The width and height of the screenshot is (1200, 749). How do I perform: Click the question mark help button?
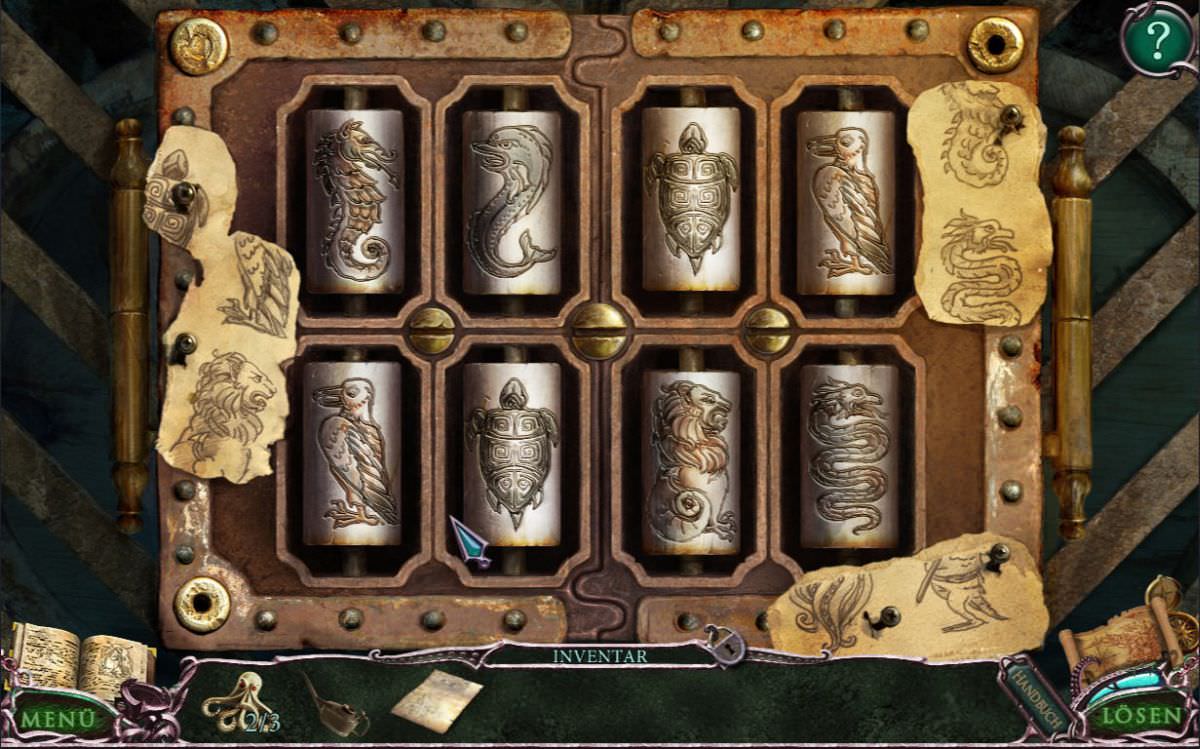(1157, 40)
